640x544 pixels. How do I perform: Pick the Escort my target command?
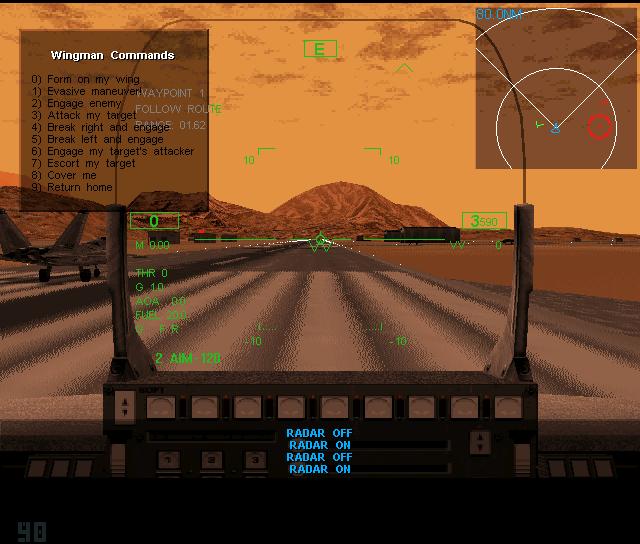click(x=83, y=163)
